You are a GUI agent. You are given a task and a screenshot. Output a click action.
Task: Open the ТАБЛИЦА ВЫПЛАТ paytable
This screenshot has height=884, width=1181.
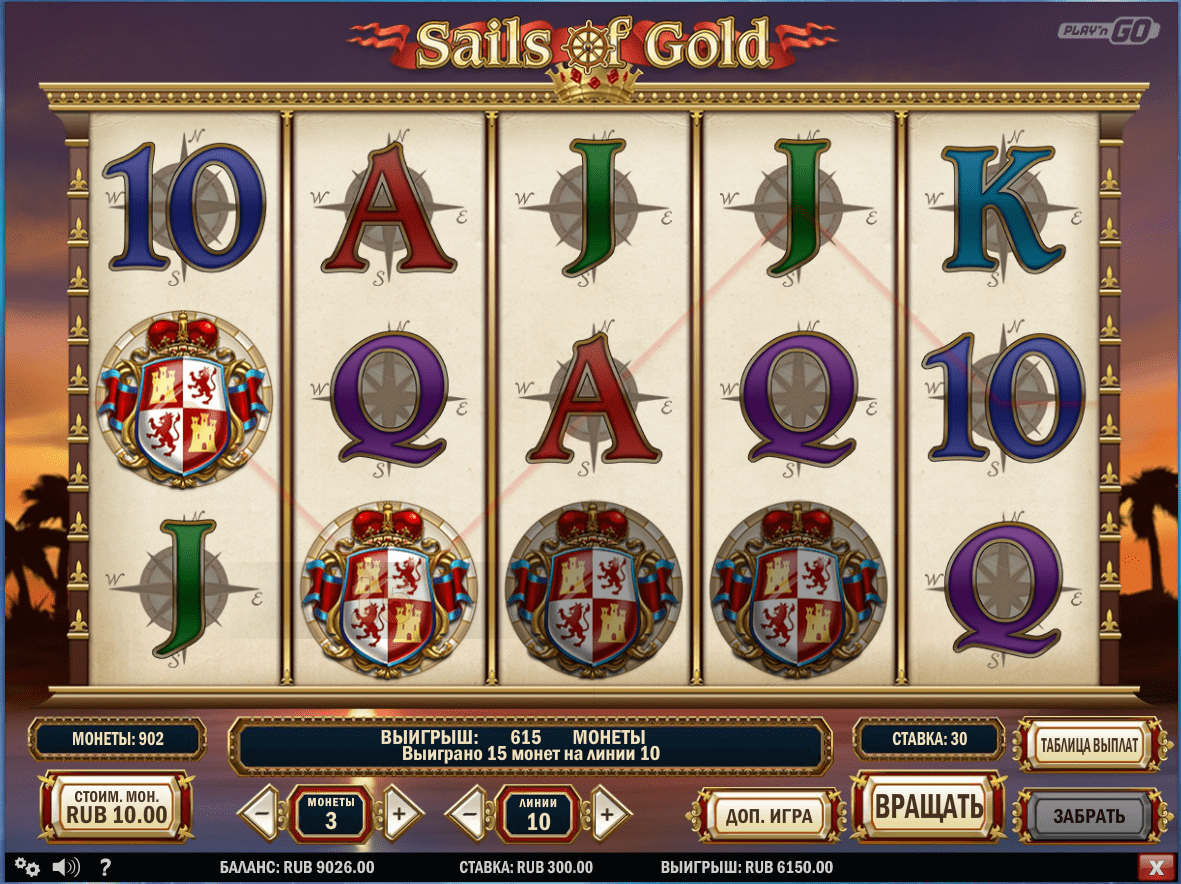[x=1089, y=745]
